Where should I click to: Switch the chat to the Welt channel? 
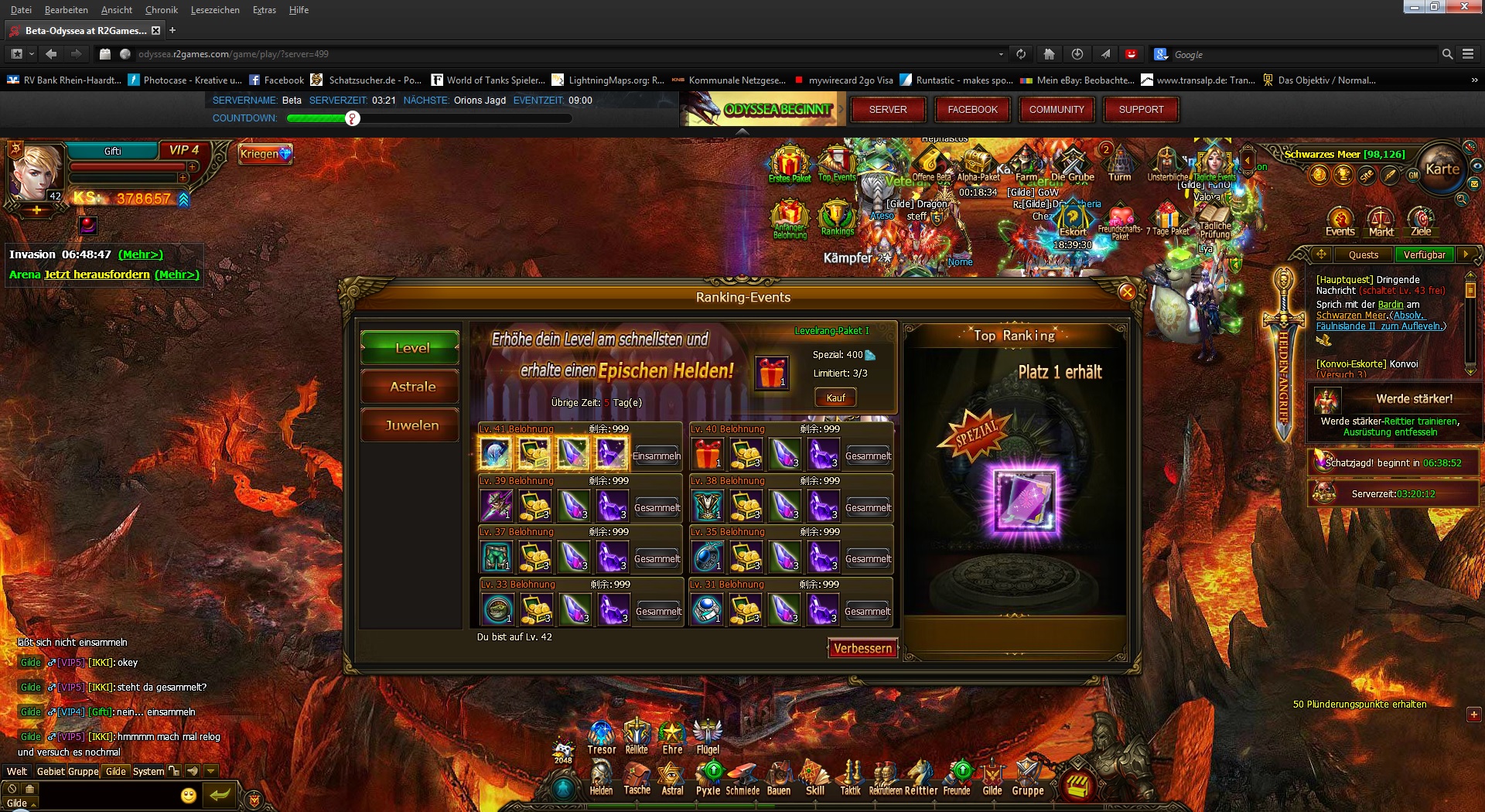(x=17, y=771)
